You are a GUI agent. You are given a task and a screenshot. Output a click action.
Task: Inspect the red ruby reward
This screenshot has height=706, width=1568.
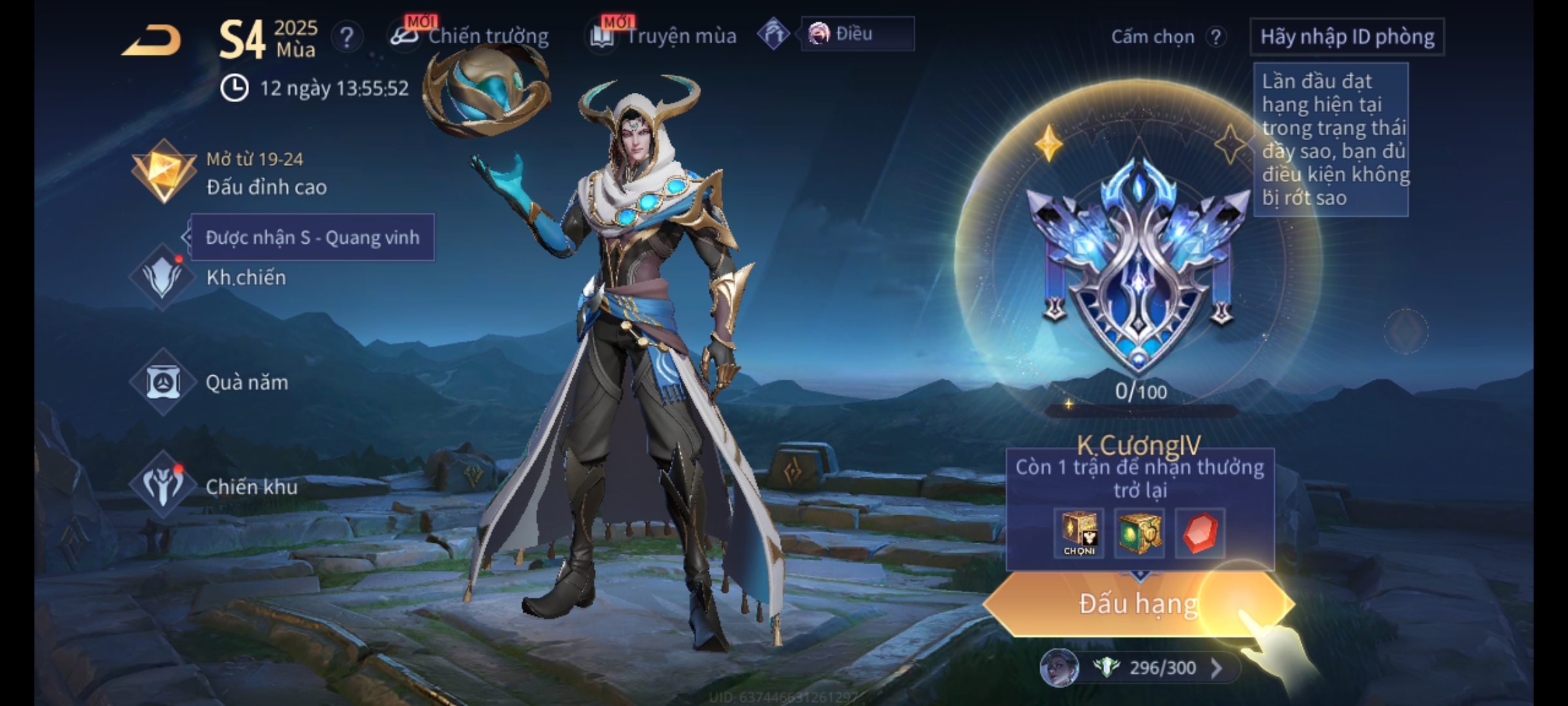(x=1200, y=533)
